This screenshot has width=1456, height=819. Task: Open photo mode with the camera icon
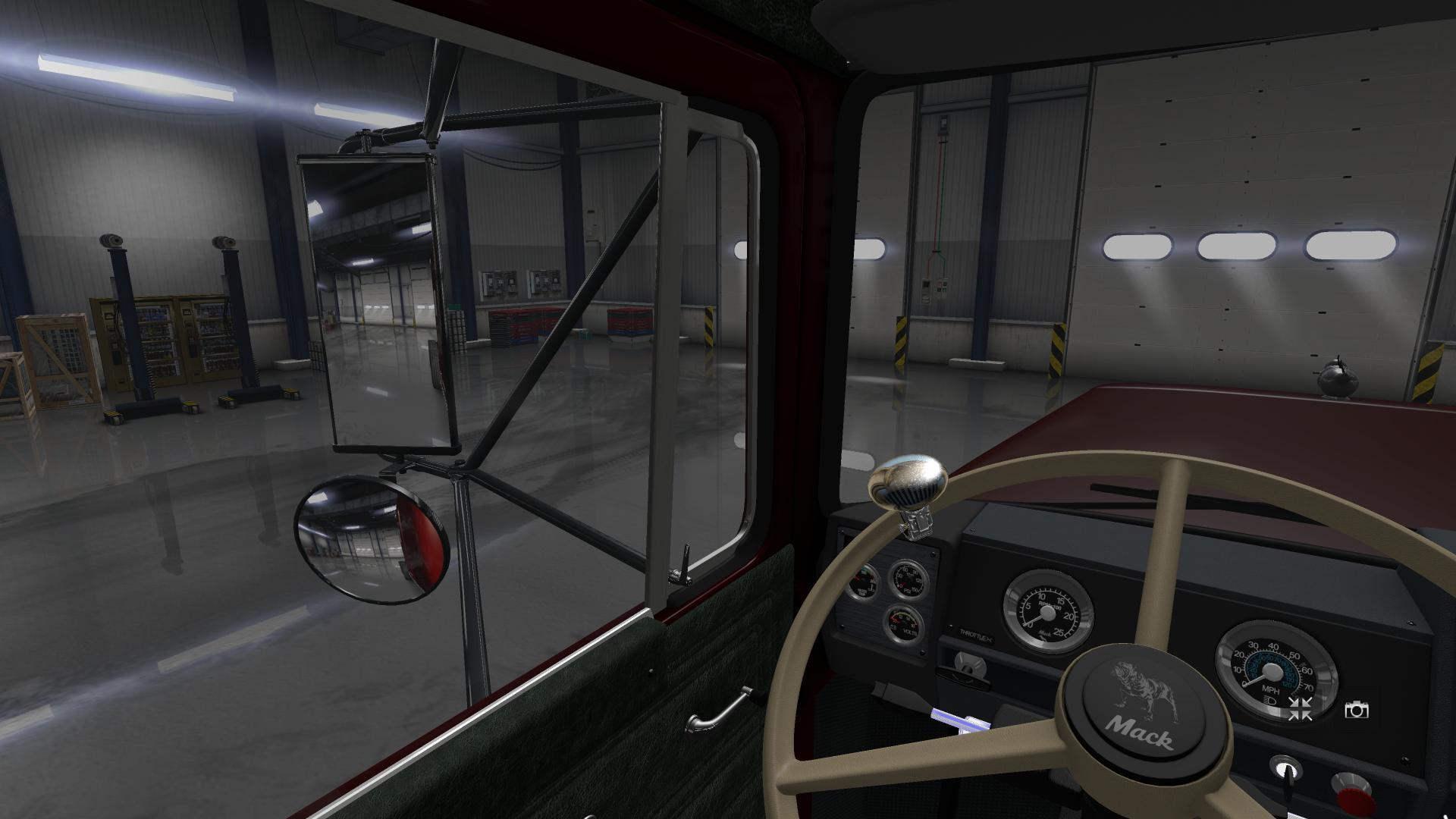point(1356,710)
